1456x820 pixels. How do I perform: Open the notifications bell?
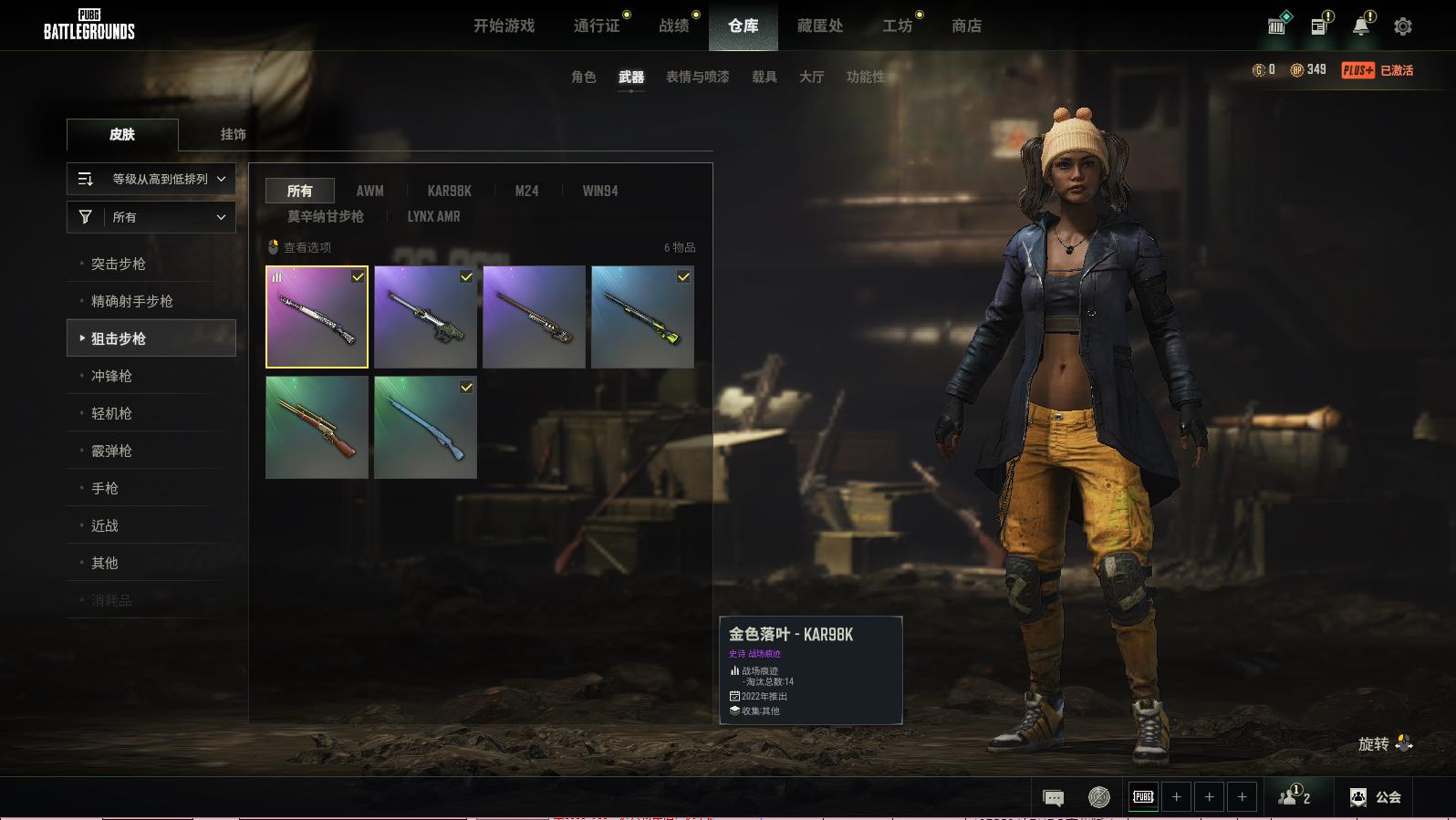[1360, 26]
